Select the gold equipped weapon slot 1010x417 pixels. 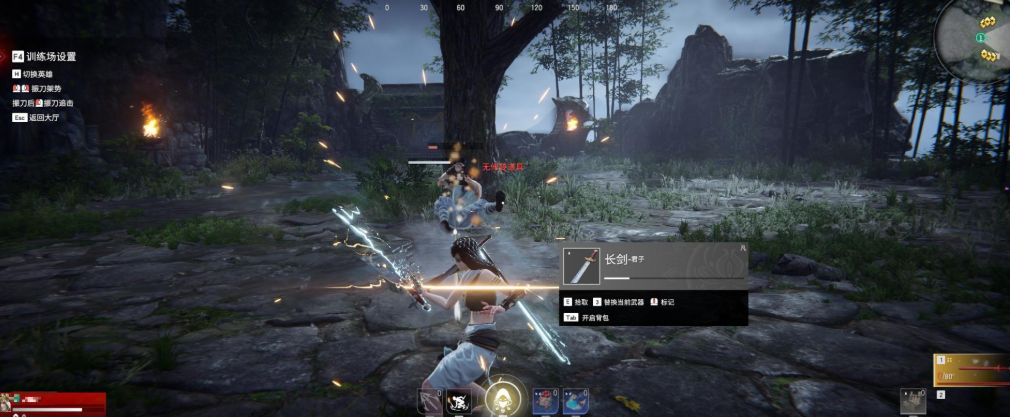click(x=971, y=370)
